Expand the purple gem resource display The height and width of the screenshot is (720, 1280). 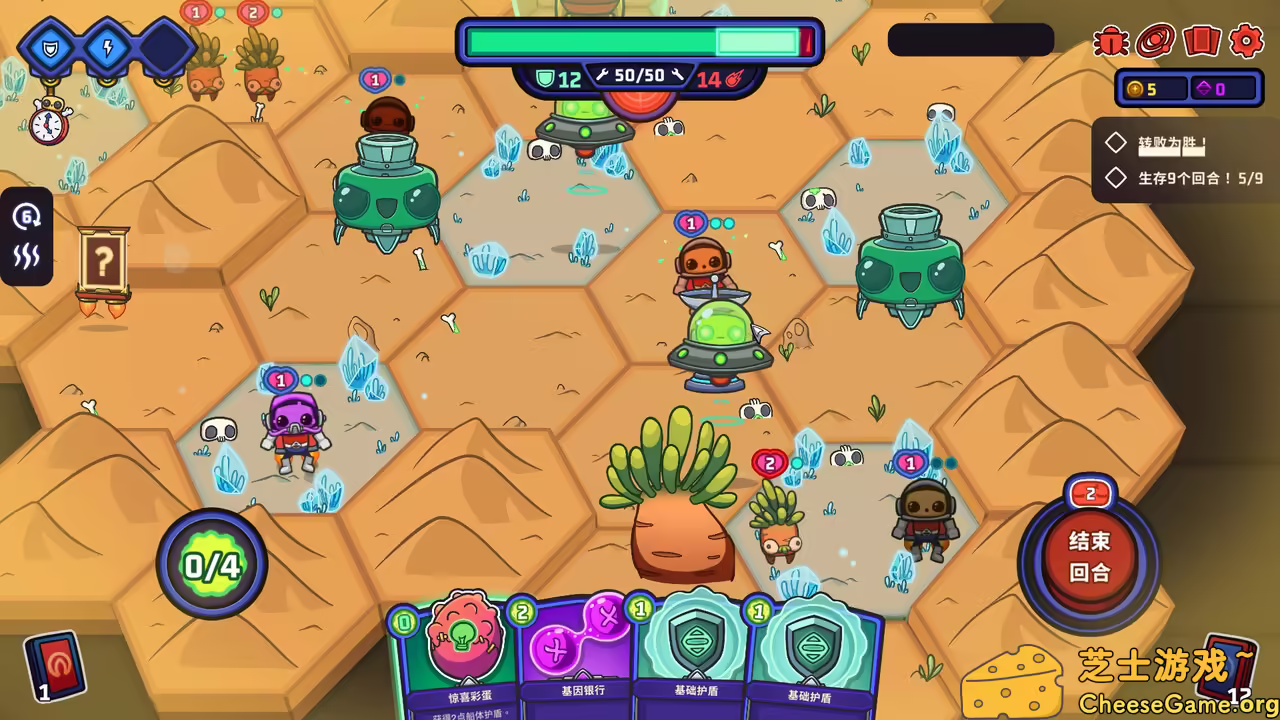tap(1218, 88)
